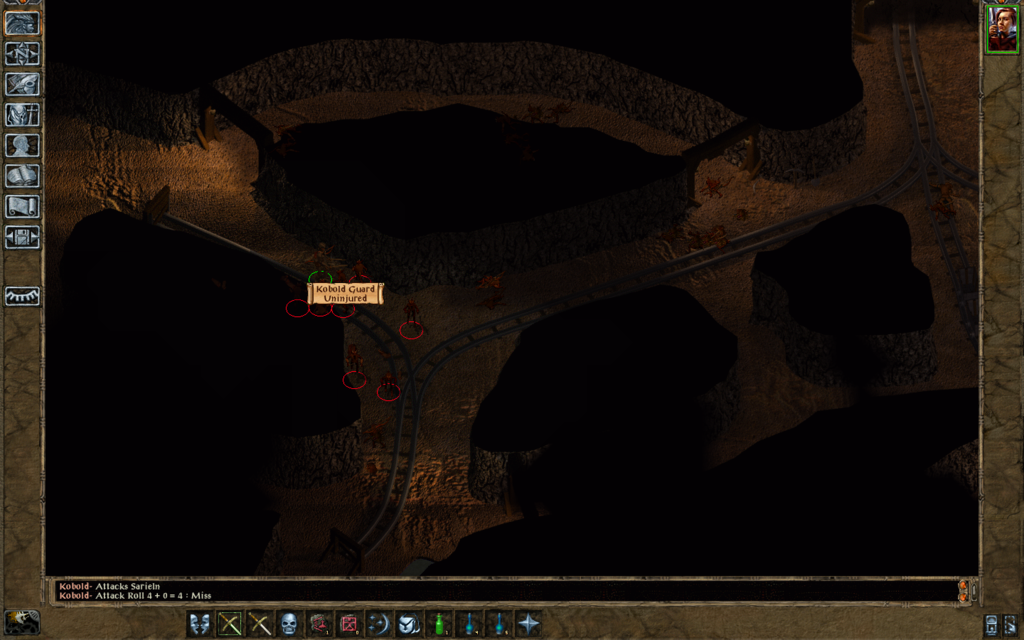Click the quick-loot chest button bottom-right

pyautogui.click(x=991, y=626)
